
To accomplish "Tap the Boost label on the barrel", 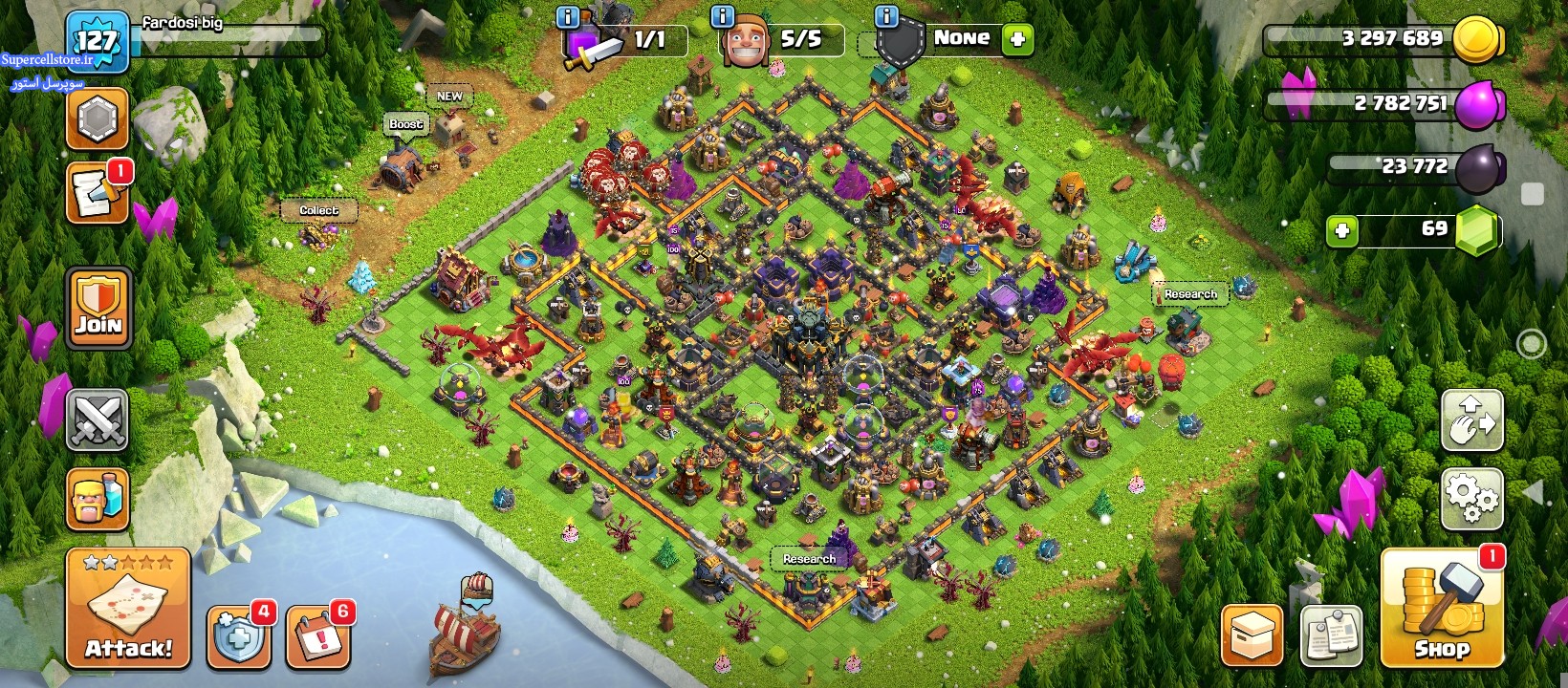I will (405, 124).
